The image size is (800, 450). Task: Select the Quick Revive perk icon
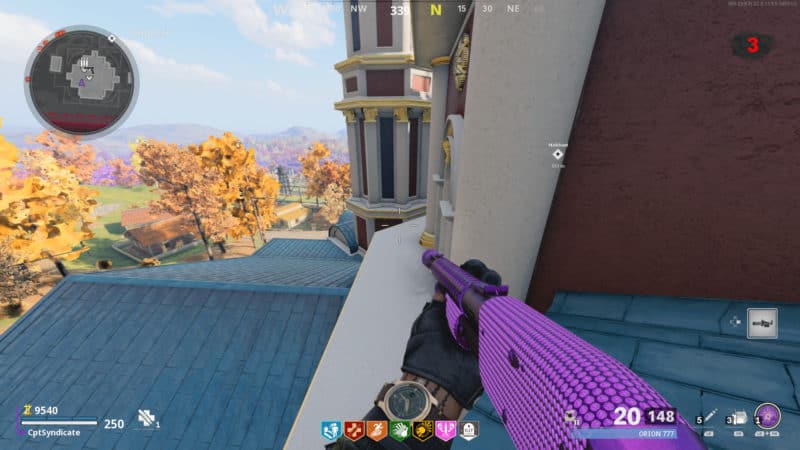pos(330,431)
